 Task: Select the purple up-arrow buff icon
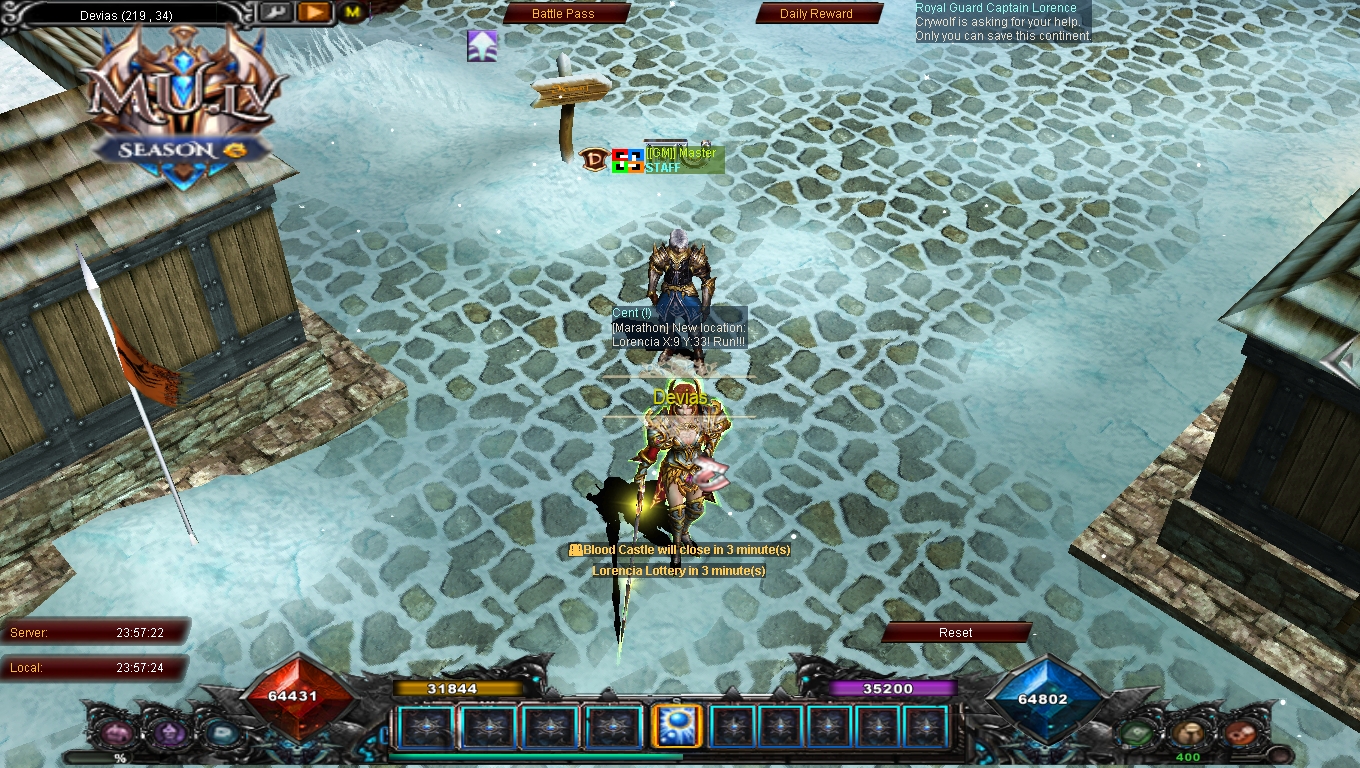pos(482,46)
